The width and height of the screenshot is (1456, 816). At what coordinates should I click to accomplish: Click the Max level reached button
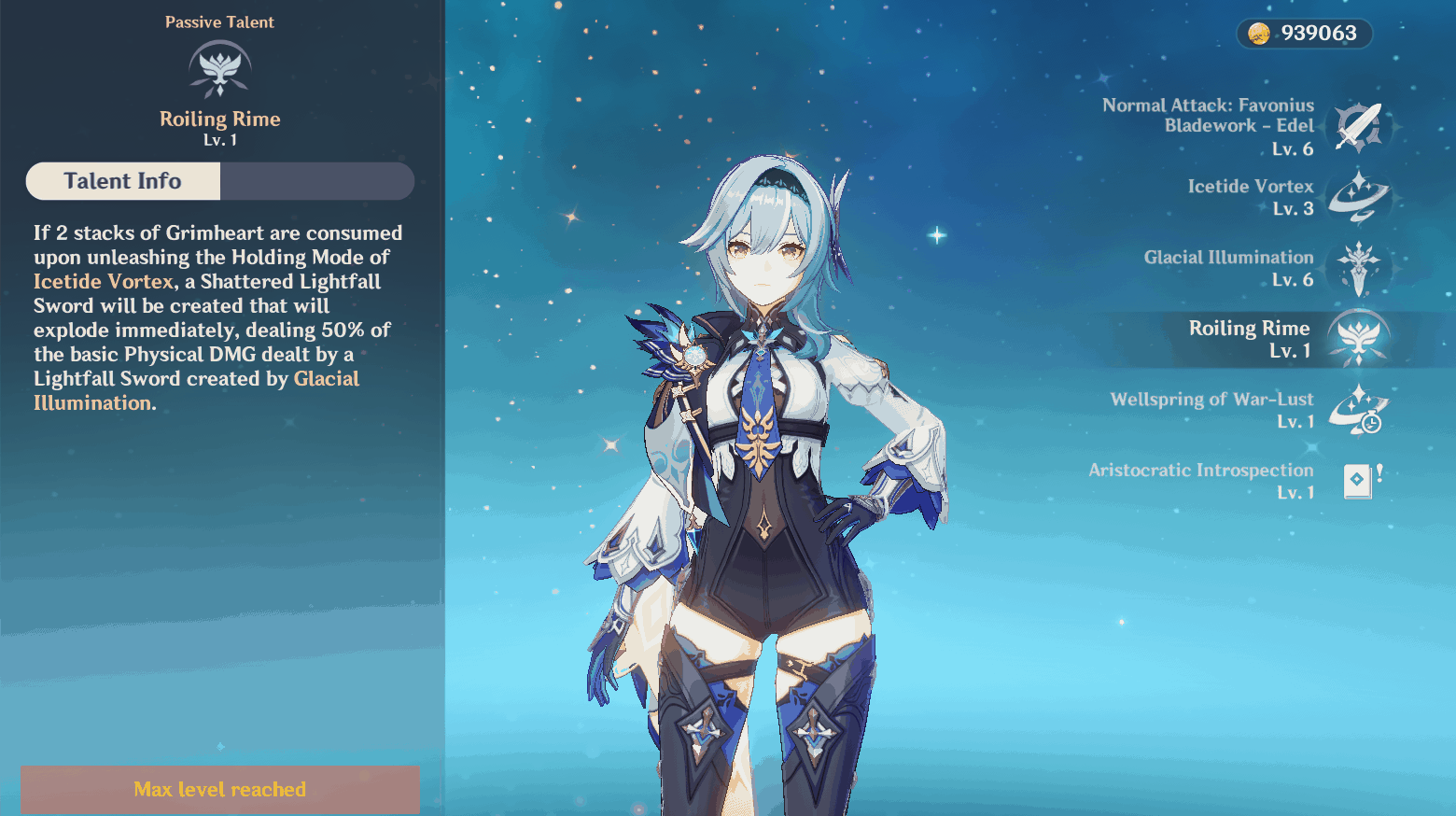(x=220, y=789)
